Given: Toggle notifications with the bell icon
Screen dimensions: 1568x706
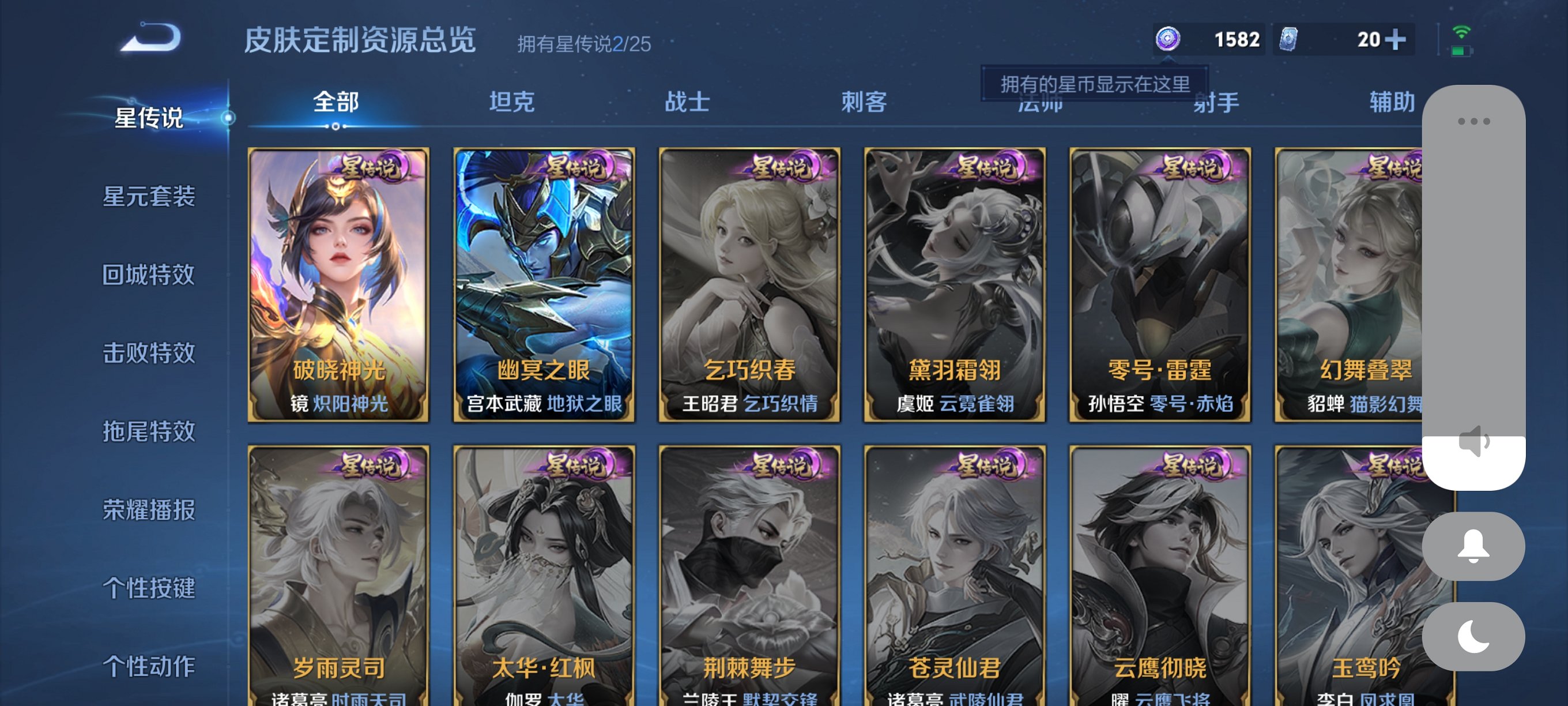Looking at the screenshot, I should 1474,545.
